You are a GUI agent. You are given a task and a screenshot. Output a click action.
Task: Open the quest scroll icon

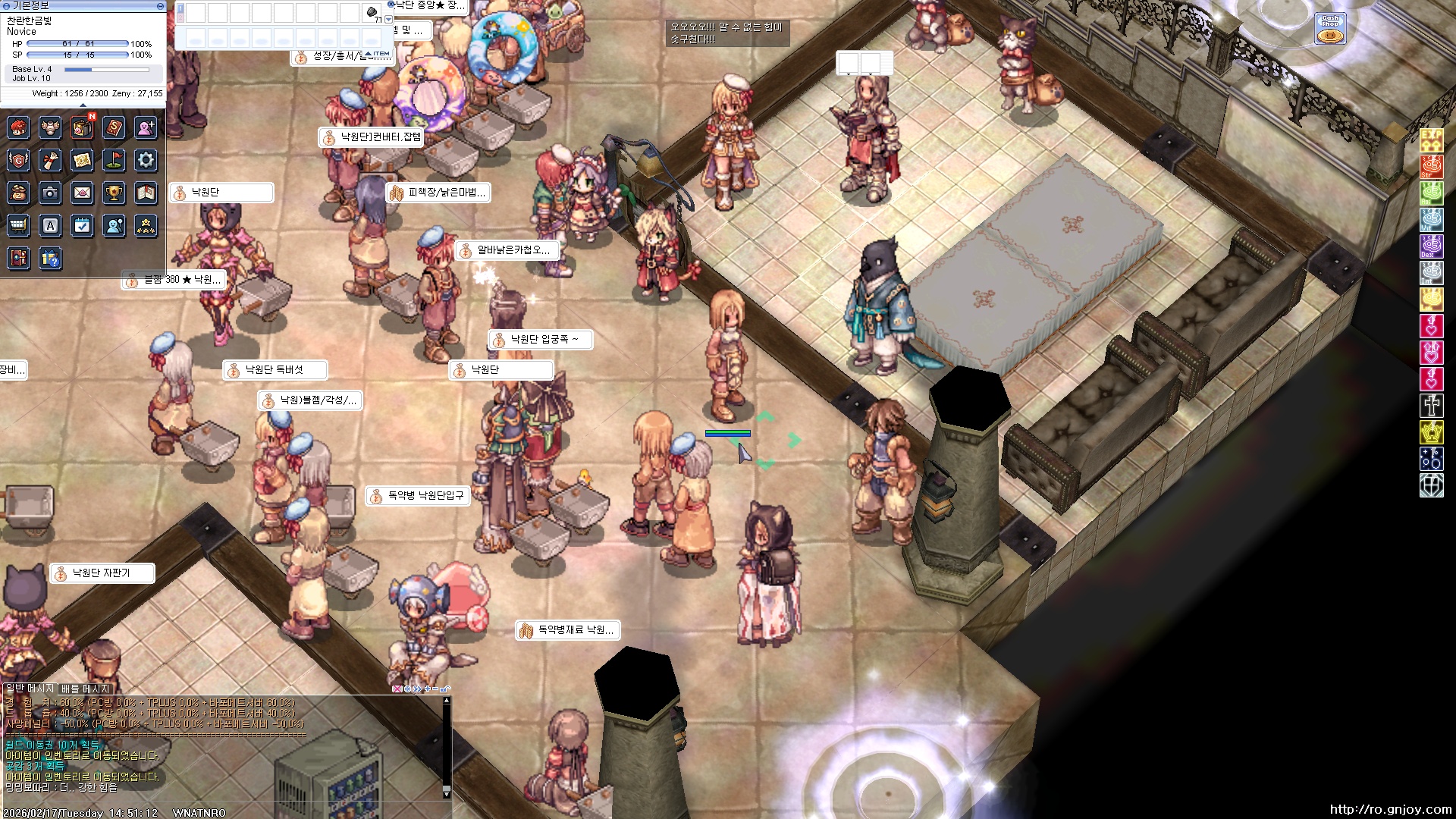click(50, 160)
